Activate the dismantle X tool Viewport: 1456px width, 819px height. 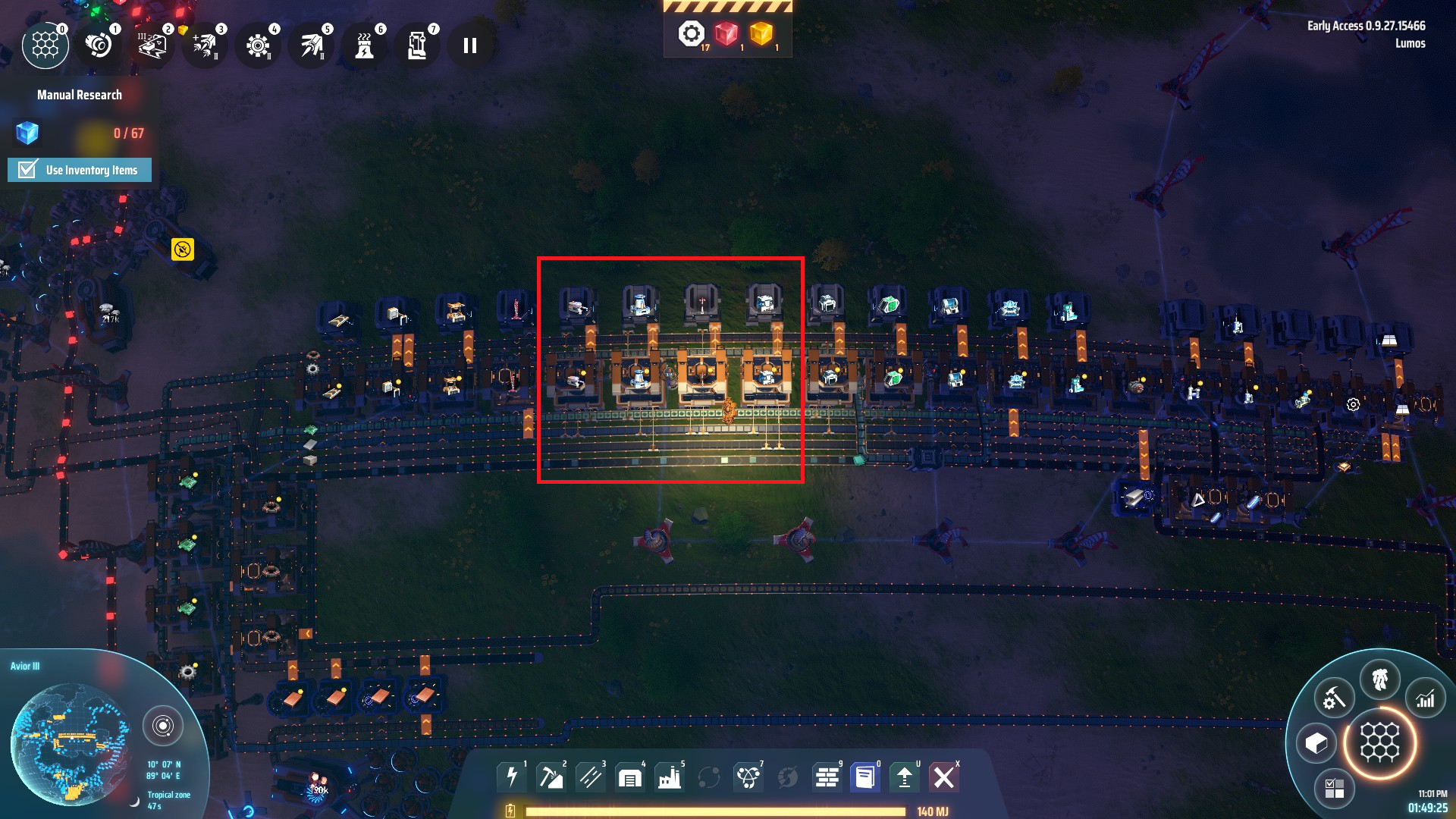(x=944, y=777)
